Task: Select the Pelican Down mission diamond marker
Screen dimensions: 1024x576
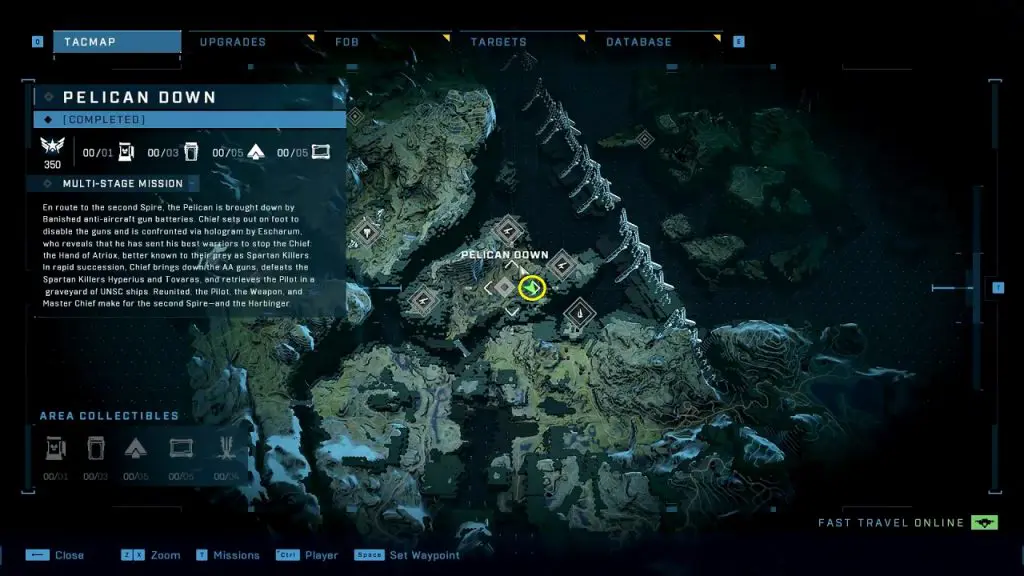Action: (x=505, y=288)
